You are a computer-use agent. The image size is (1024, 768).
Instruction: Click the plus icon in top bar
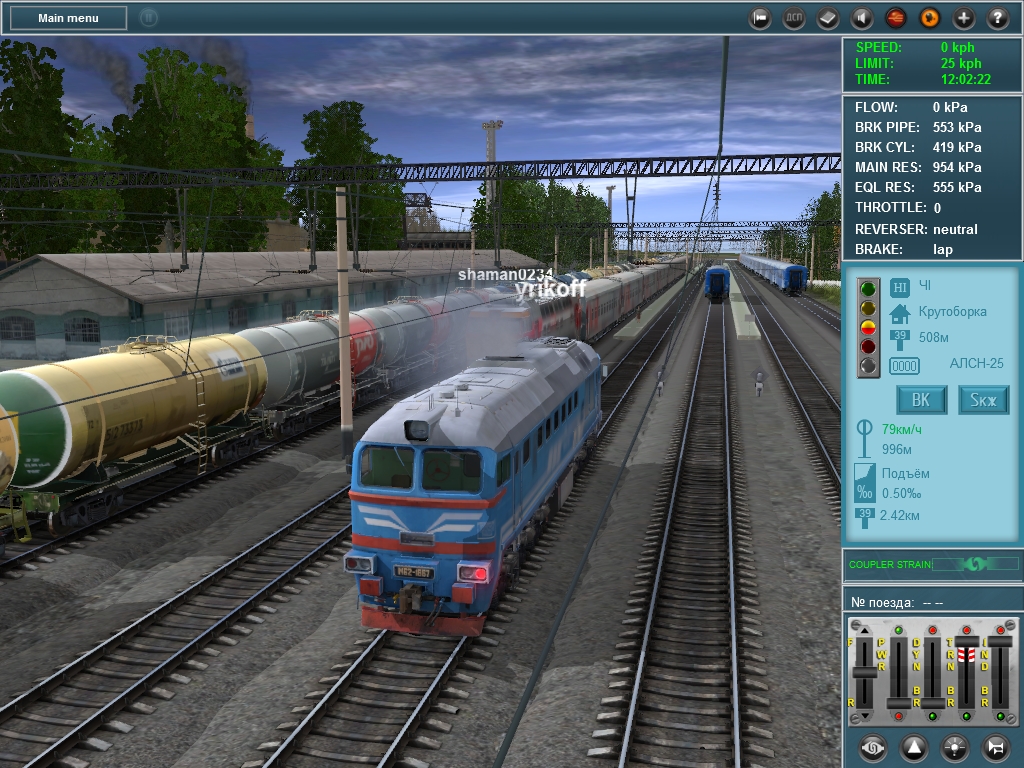(x=964, y=18)
